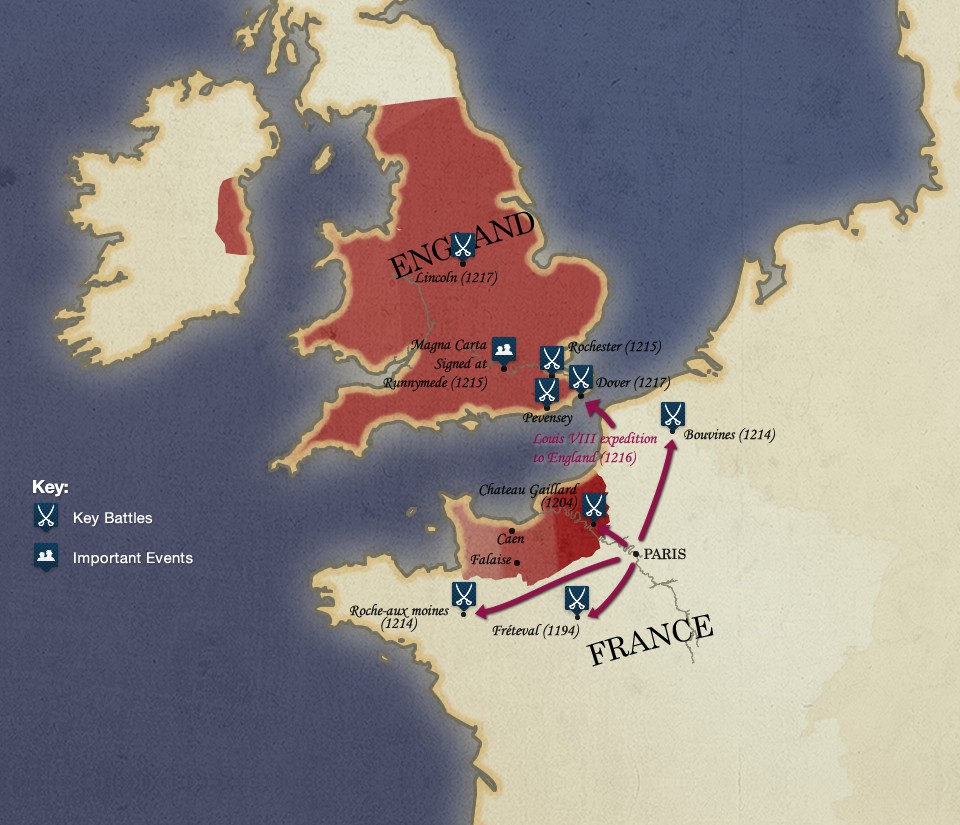Select the Dover (1217) battle marker
The width and height of the screenshot is (960, 825).
tap(581, 377)
